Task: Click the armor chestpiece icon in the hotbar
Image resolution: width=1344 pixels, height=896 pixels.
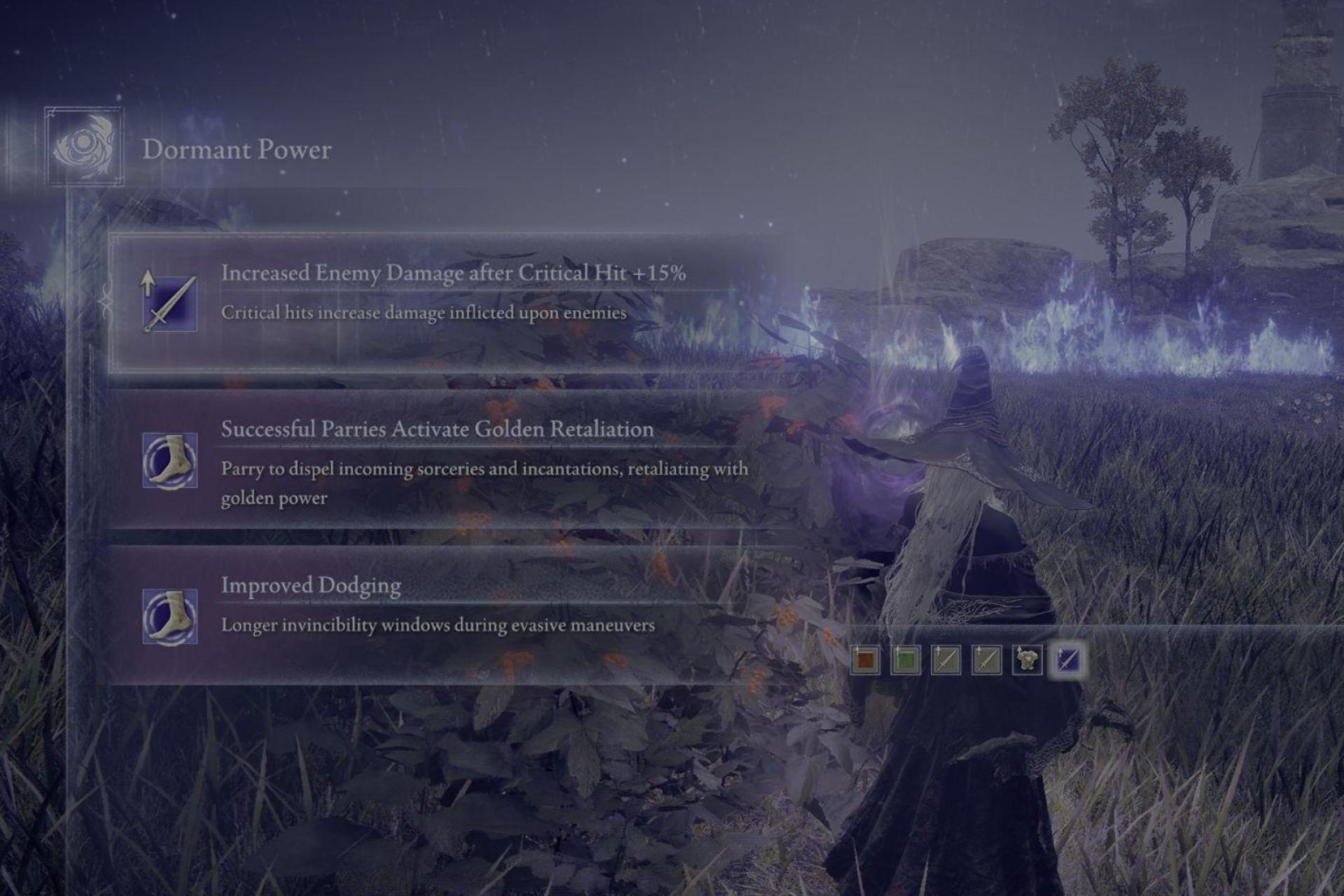Action: 1028,659
